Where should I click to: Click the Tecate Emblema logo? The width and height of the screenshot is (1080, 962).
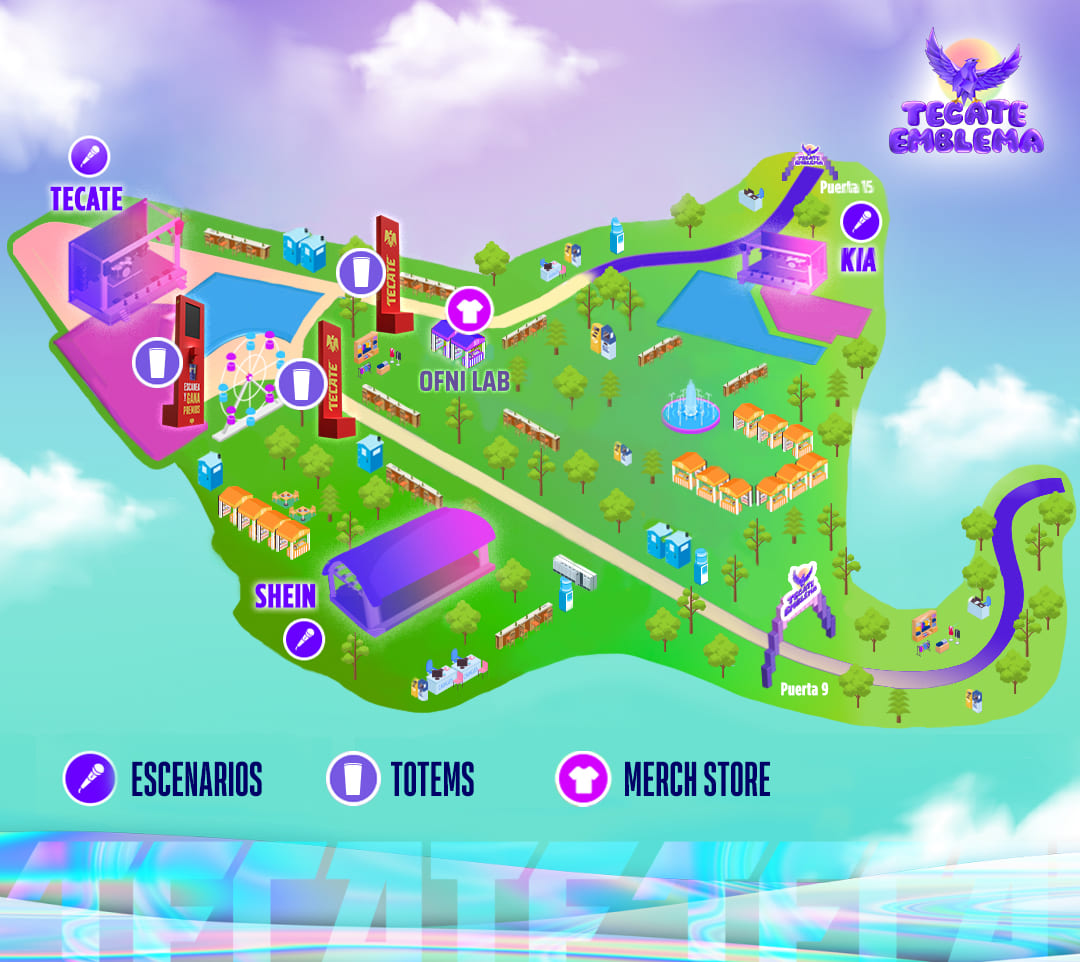pos(966,96)
